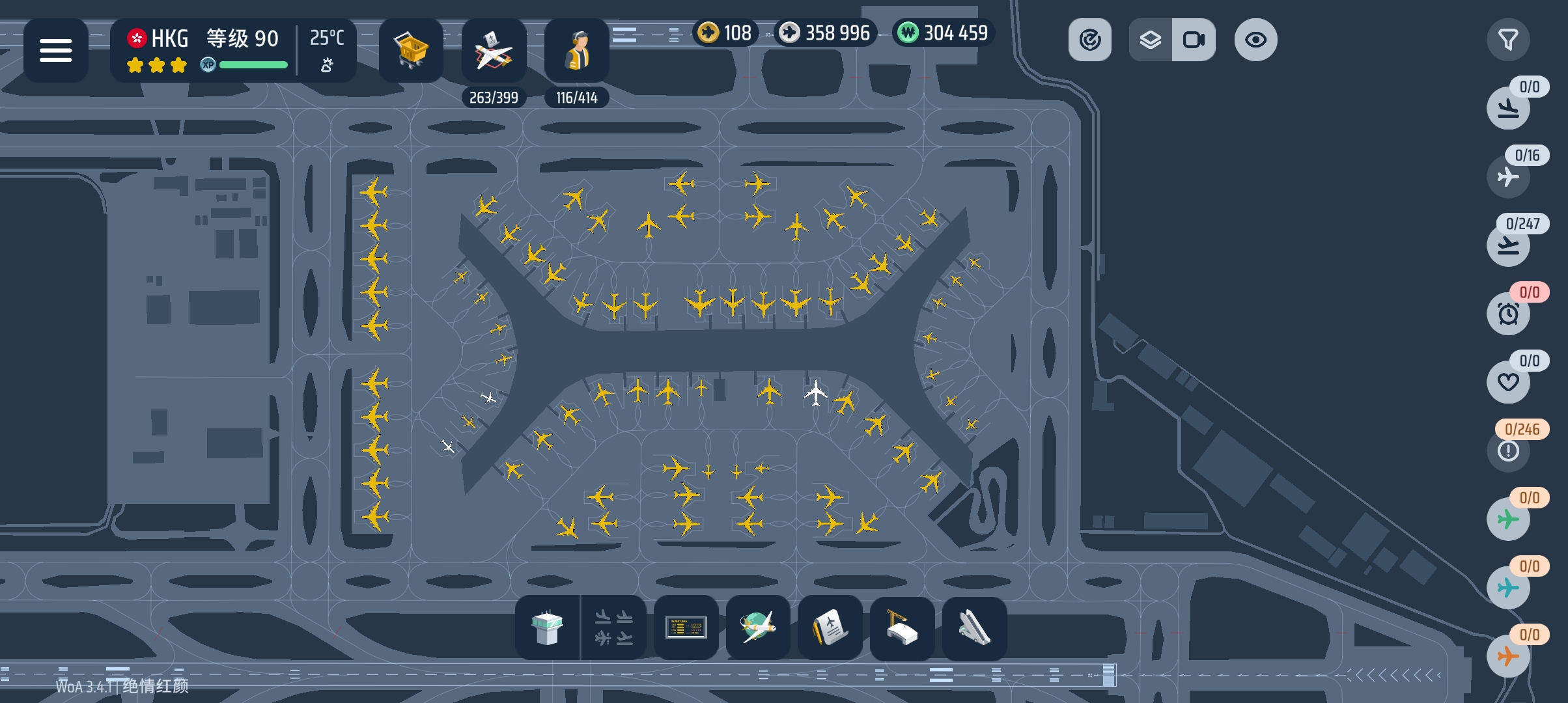
Task: Show the alarm clock list
Action: pyautogui.click(x=1508, y=314)
